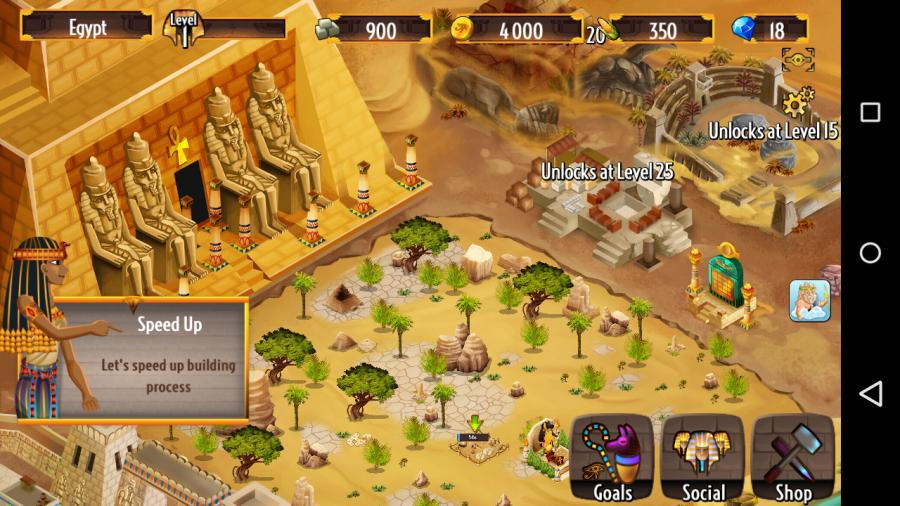Select the construction site with green arrow
Screen dimensions: 900x506
coord(473,440)
